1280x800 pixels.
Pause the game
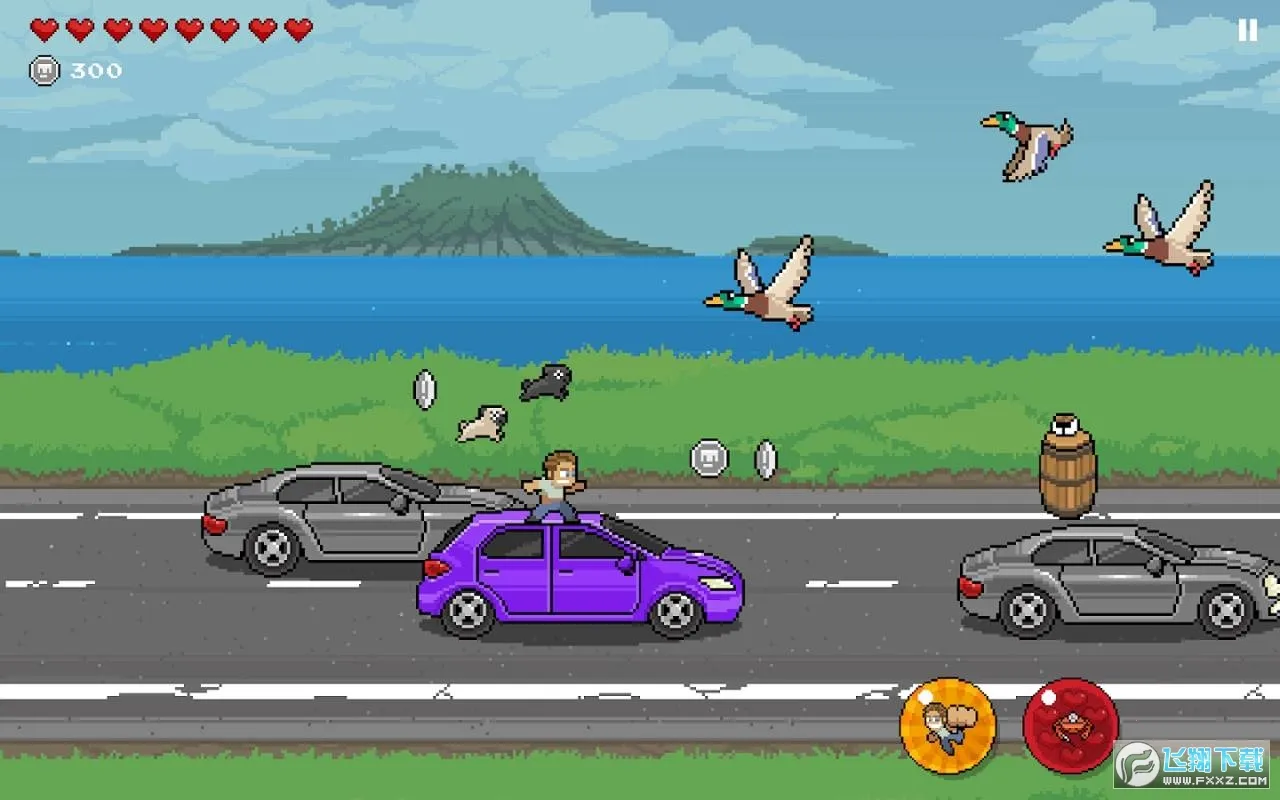click(1247, 31)
